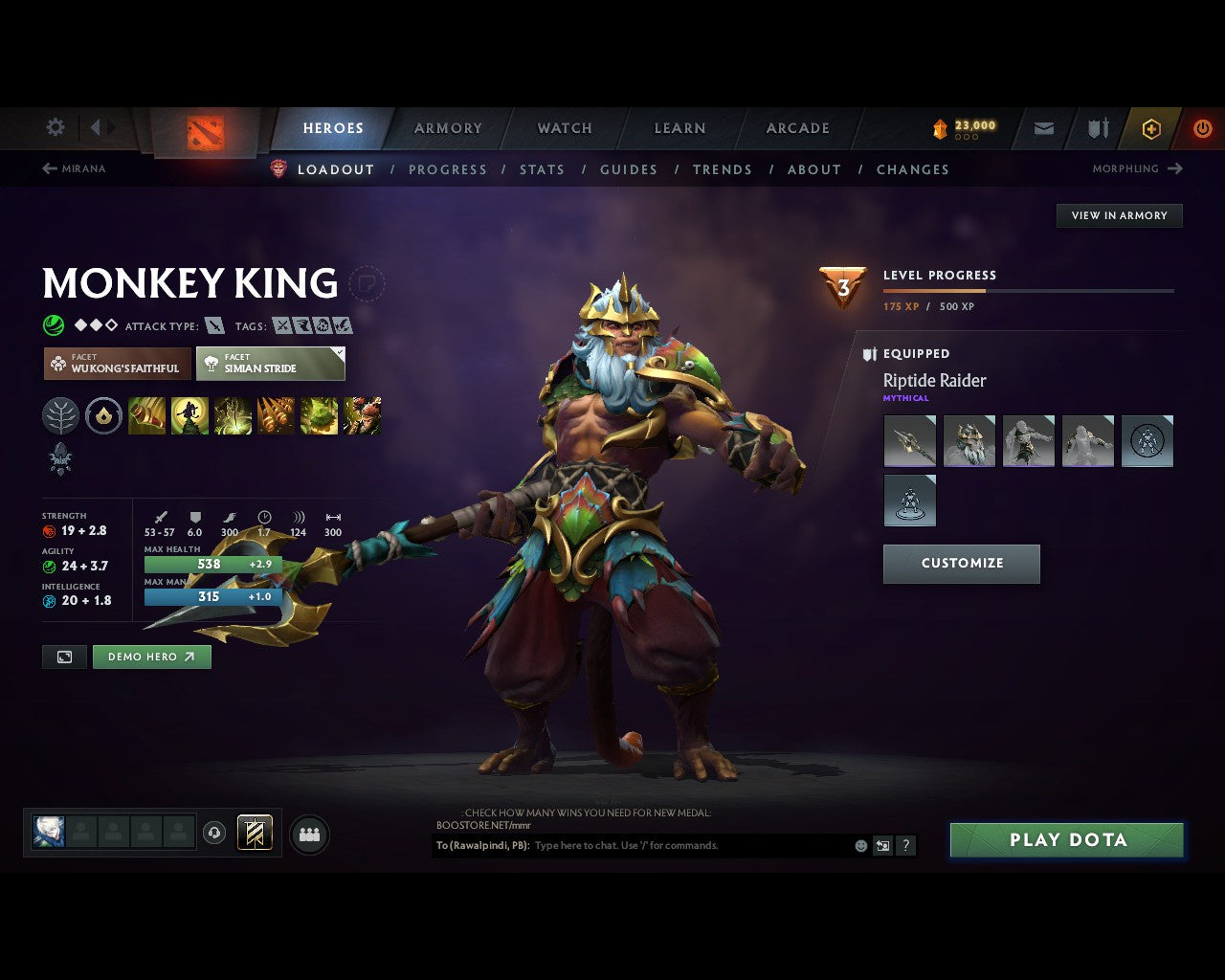Open your mail notifications envelope icon
This screenshot has height=980, width=1225.
1042,127
